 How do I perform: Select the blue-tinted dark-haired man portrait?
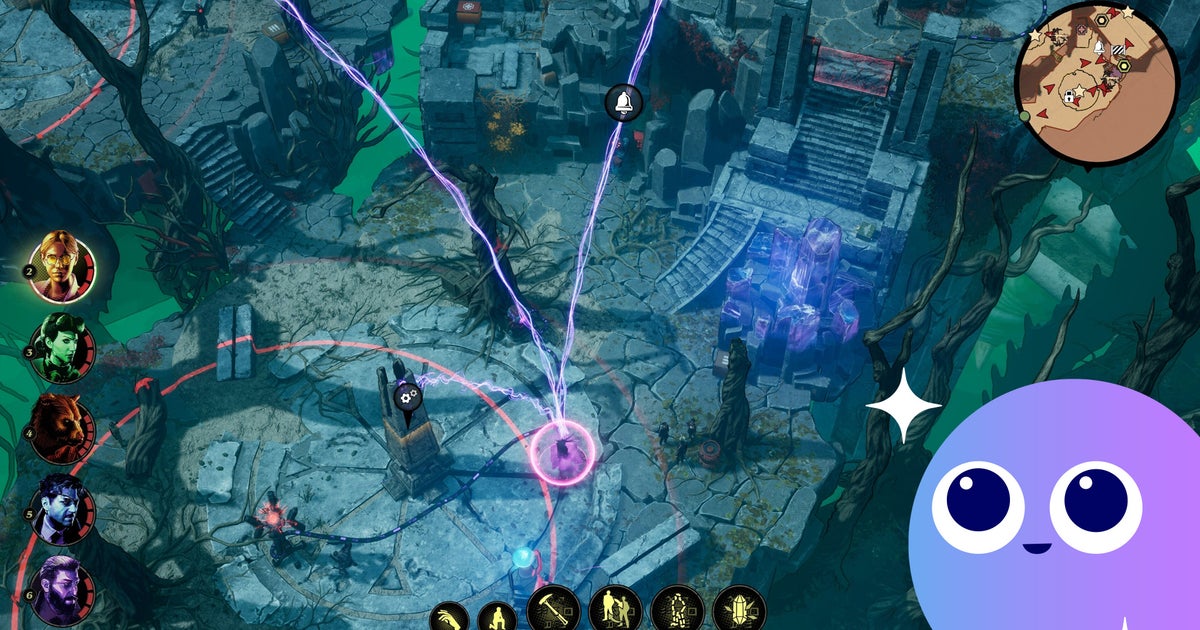(x=57, y=509)
